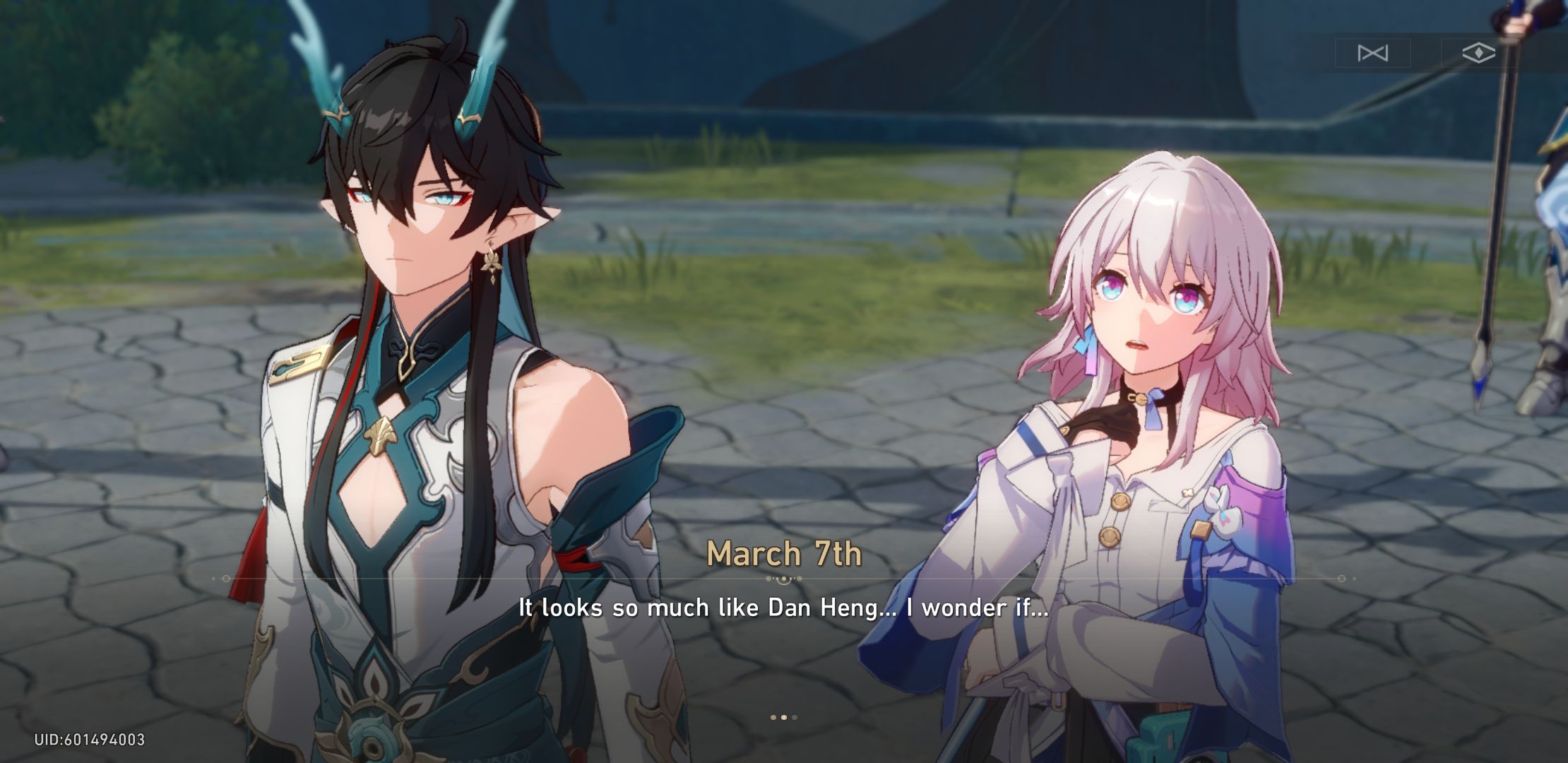Toggle auto mode using the bowtie control
Image resolution: width=1568 pixels, height=763 pixels.
(1373, 52)
